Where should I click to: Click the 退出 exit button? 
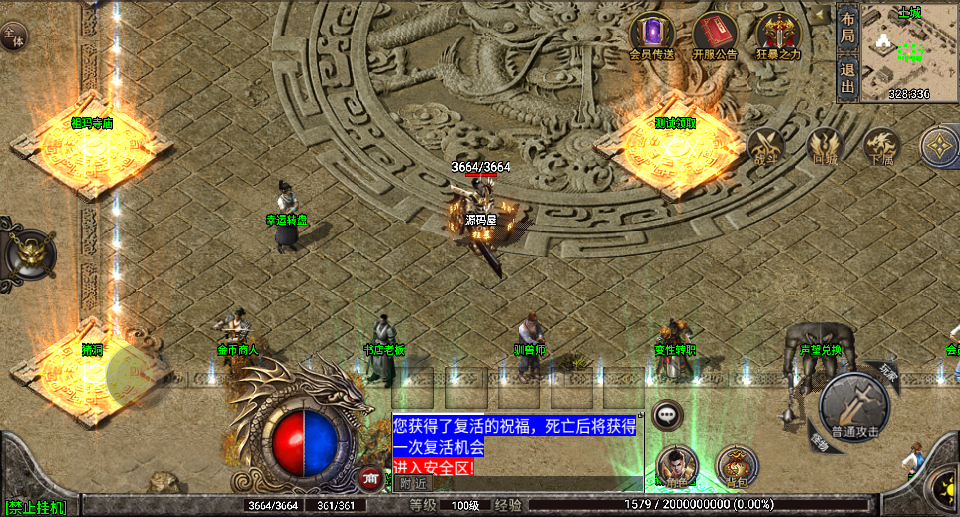pos(848,77)
